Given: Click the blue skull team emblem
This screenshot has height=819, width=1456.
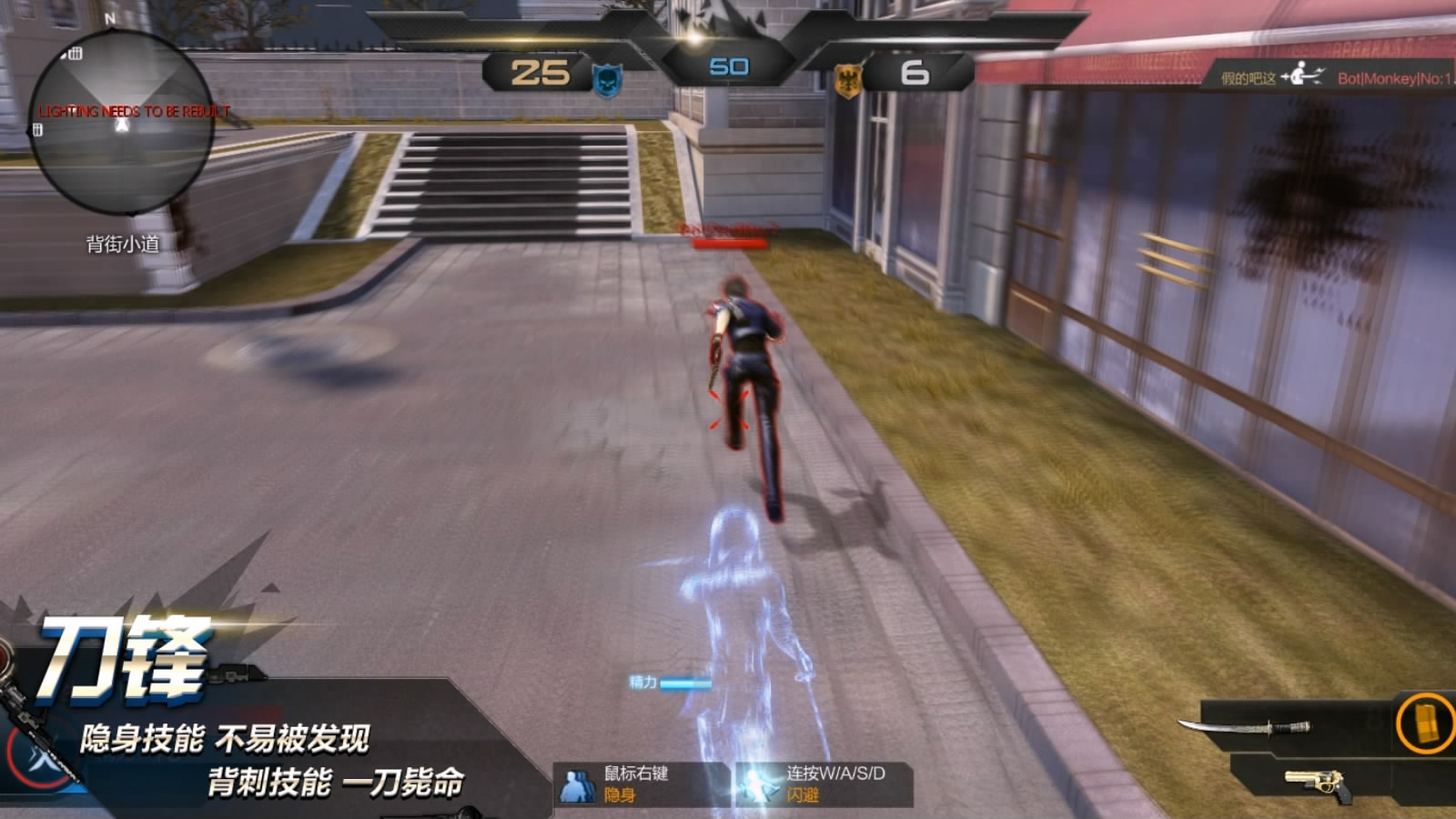Looking at the screenshot, I should (x=607, y=80).
